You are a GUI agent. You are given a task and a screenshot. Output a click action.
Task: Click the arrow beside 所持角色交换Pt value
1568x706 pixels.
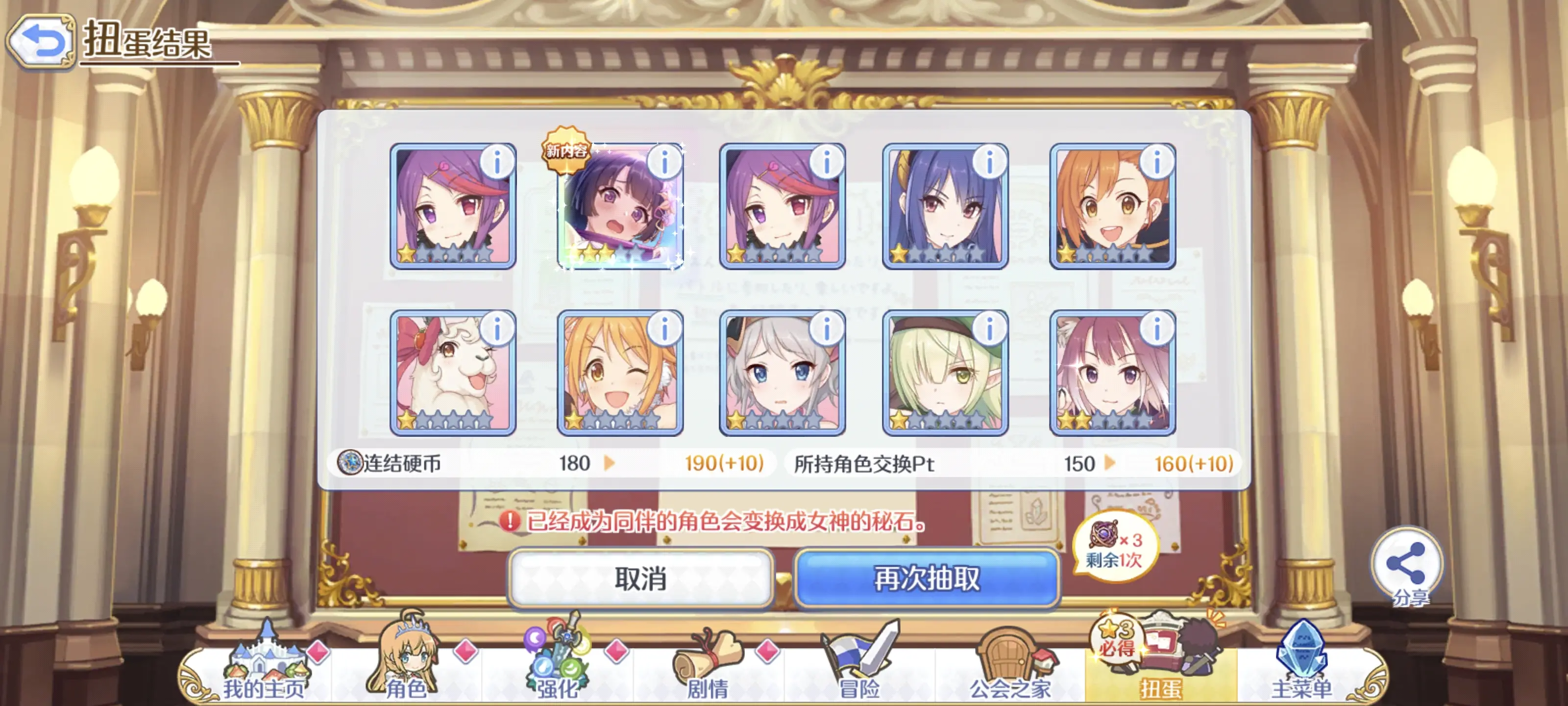pyautogui.click(x=1109, y=463)
